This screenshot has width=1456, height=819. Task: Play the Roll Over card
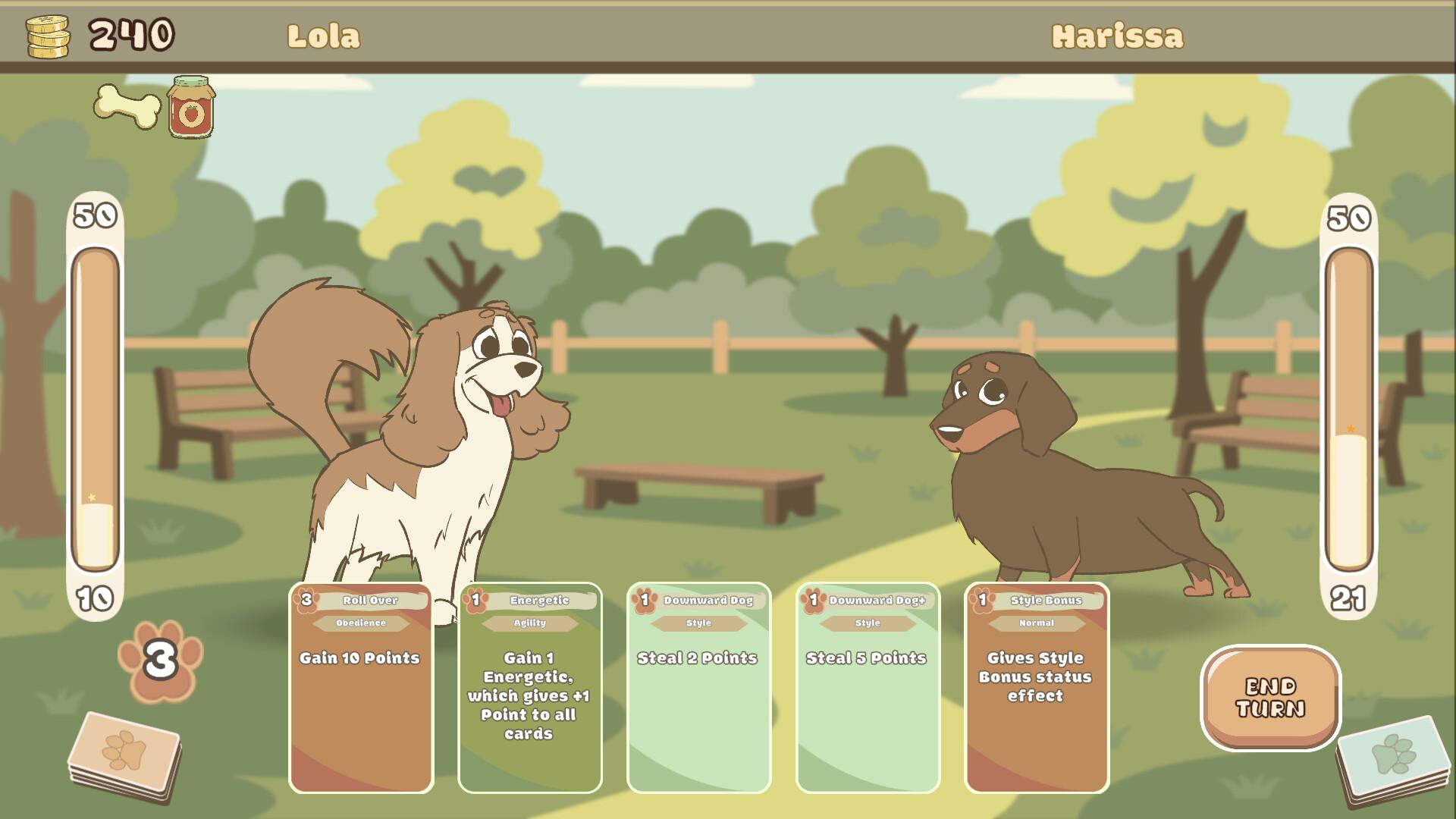click(x=361, y=687)
